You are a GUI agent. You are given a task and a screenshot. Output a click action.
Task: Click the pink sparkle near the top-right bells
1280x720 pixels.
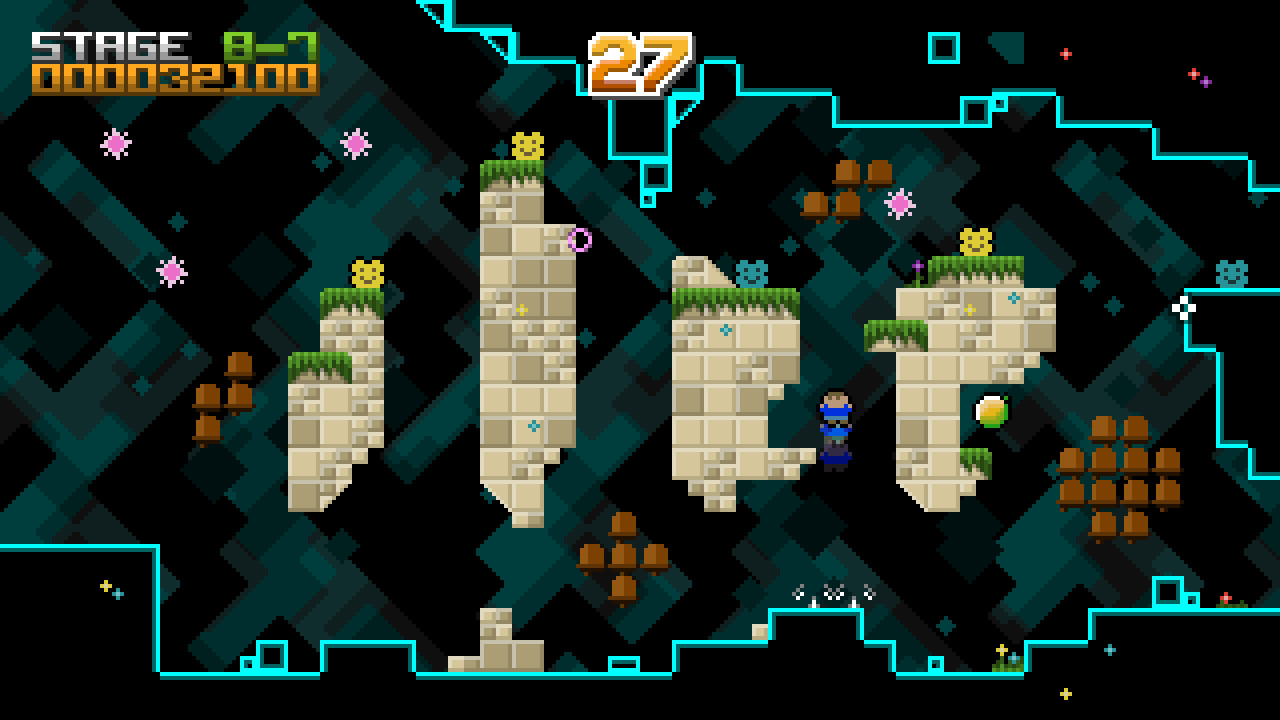[x=899, y=203]
